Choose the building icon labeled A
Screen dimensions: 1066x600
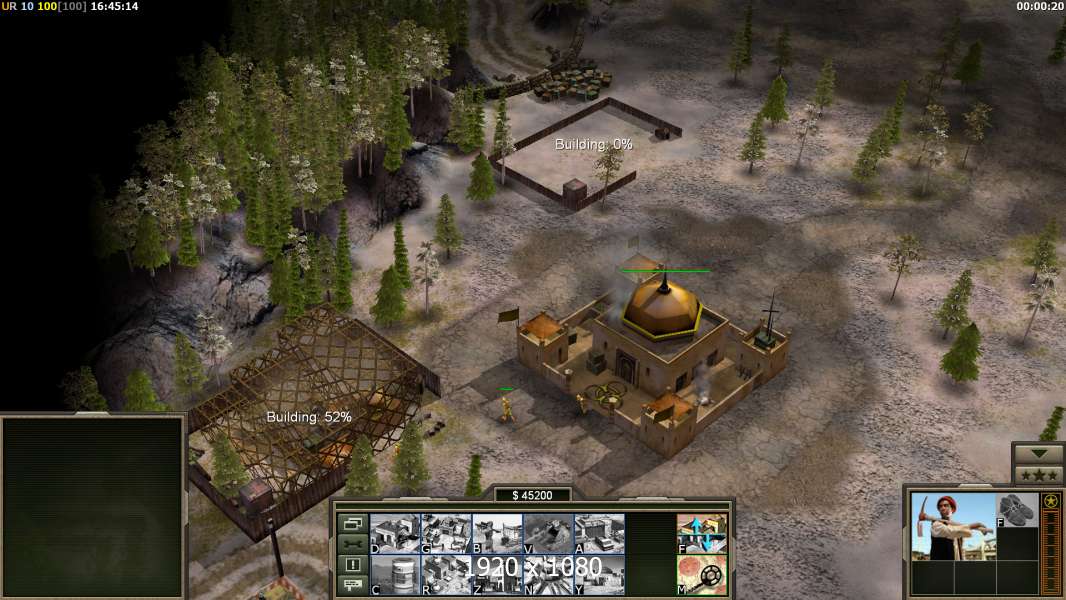[599, 533]
